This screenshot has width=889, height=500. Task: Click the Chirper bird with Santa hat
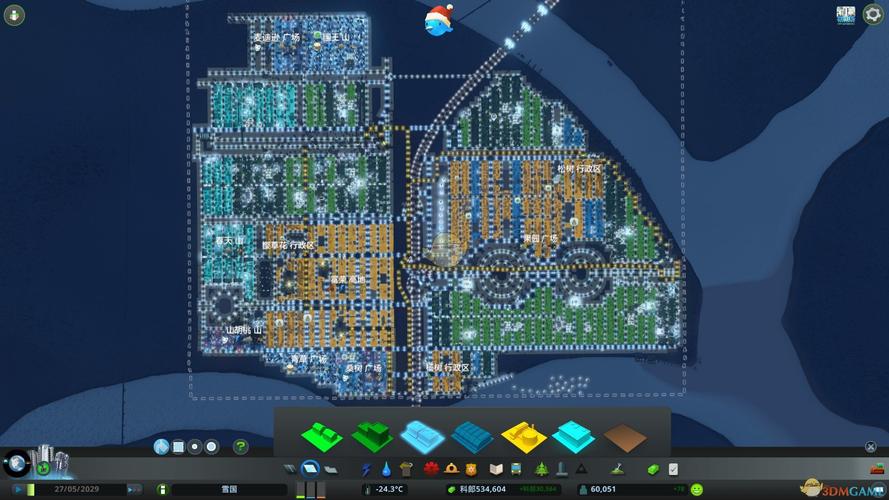click(x=438, y=20)
